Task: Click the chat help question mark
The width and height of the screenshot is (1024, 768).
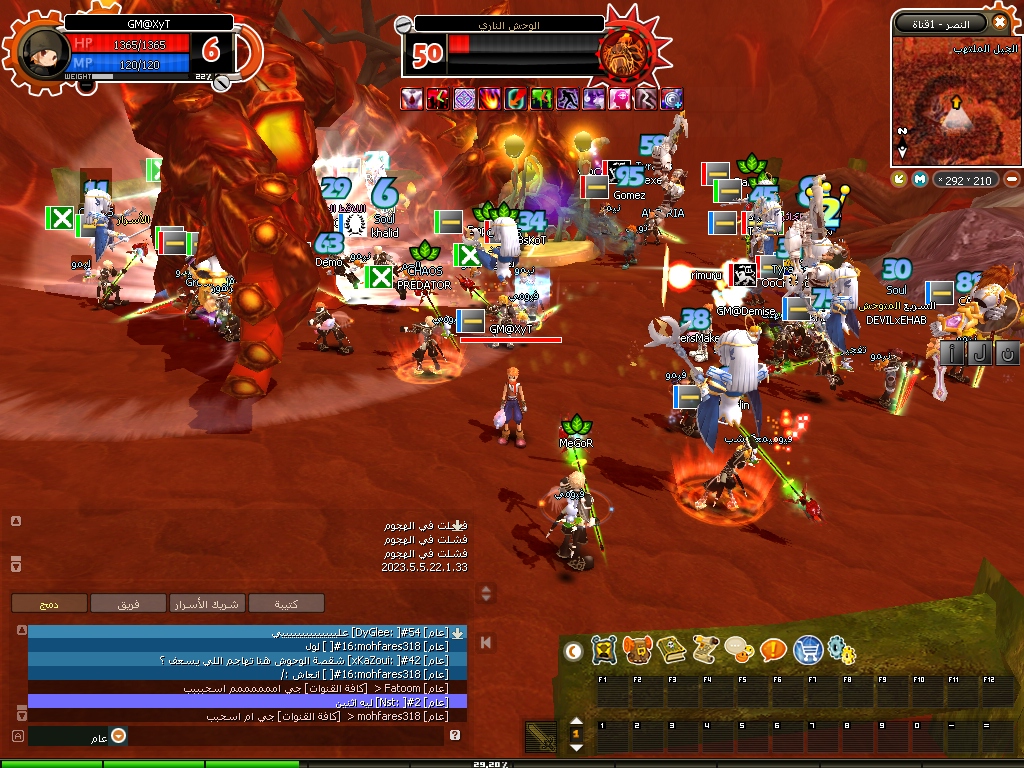Action: [455, 736]
